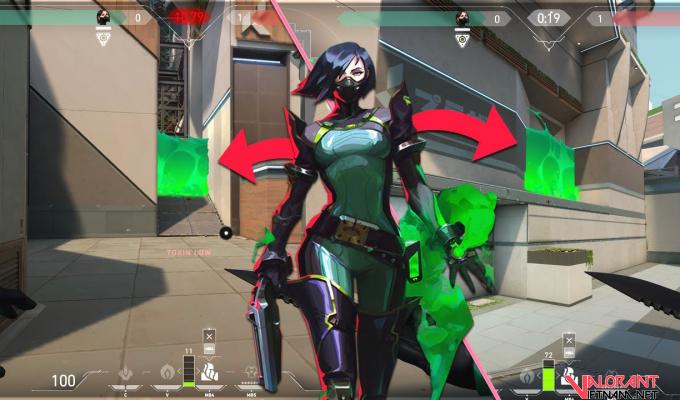This screenshot has width=680, height=400.
Task: Select Viper's portrait beside the 0:19 timer
Action: (x=462, y=18)
